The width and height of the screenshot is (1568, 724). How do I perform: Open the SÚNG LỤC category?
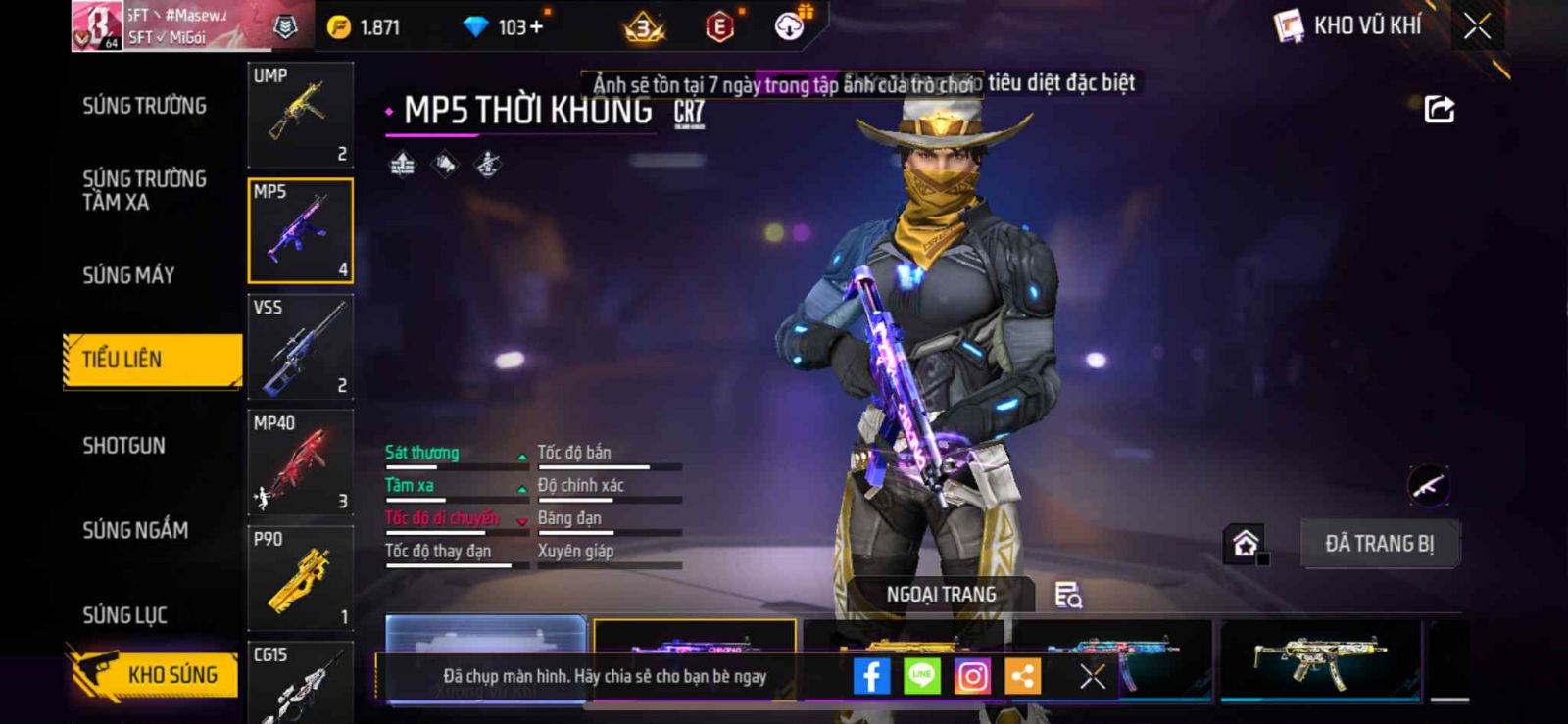pyautogui.click(x=124, y=615)
